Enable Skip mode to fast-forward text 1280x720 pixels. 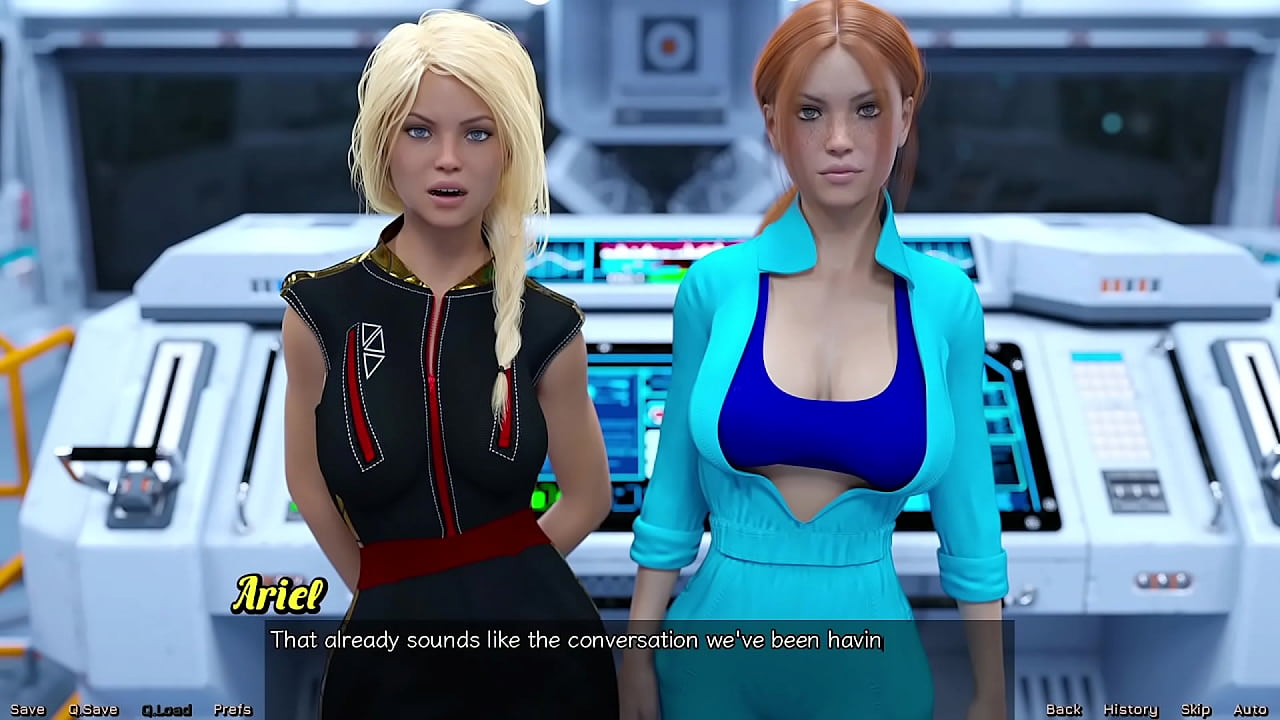pos(1196,709)
